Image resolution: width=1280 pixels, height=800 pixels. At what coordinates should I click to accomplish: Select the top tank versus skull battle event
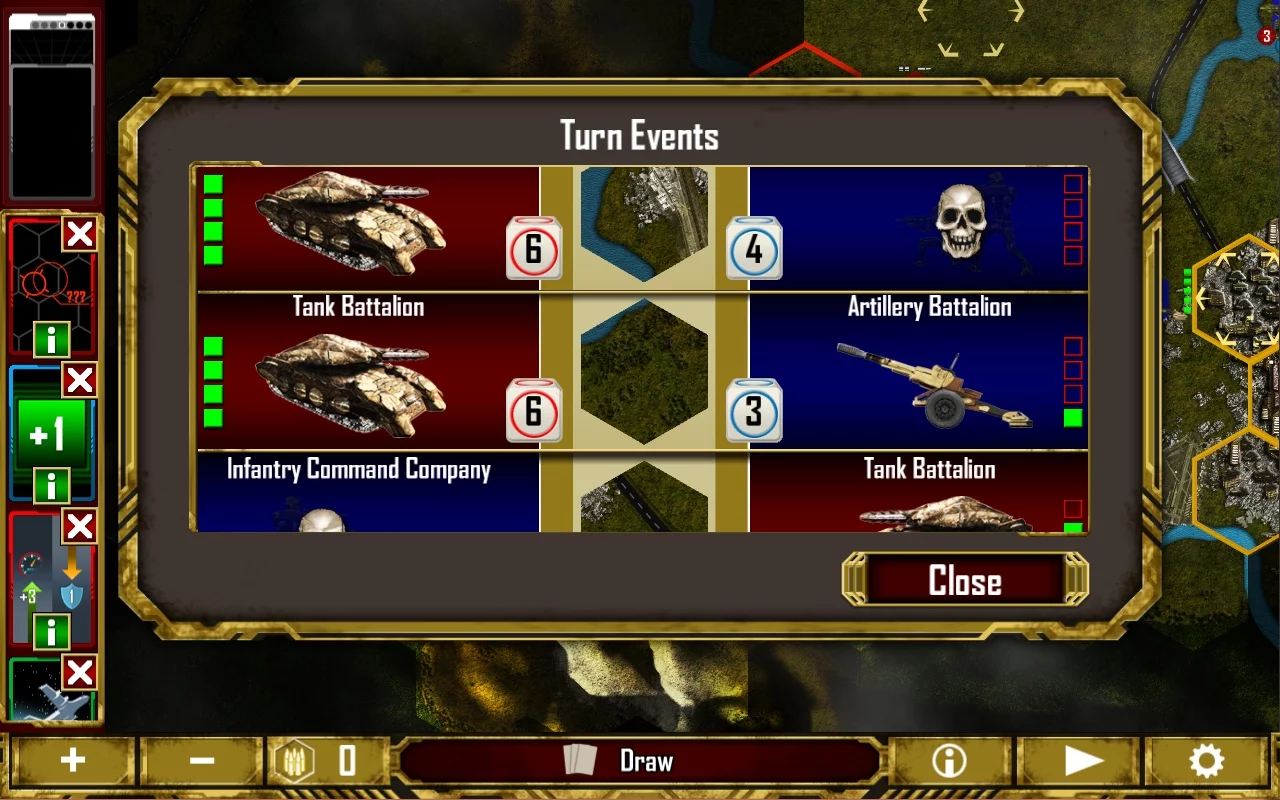pyautogui.click(x=640, y=228)
